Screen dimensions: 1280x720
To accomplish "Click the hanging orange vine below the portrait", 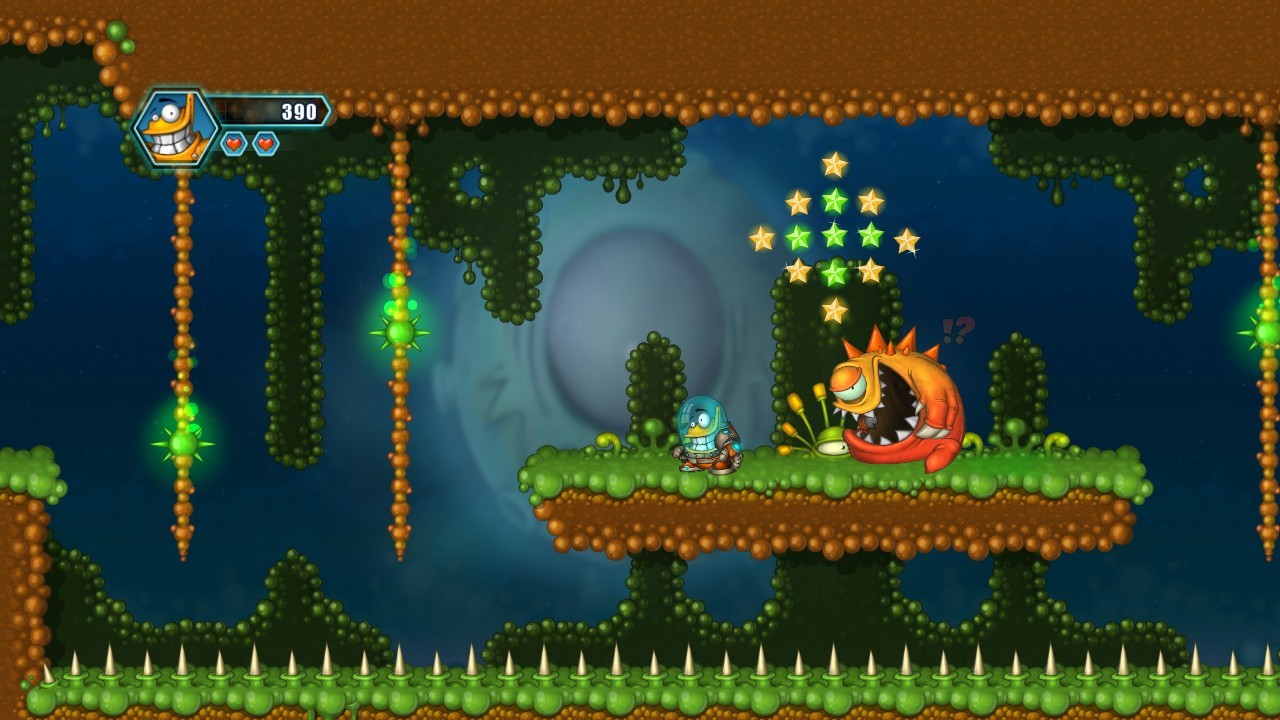I will (183, 250).
